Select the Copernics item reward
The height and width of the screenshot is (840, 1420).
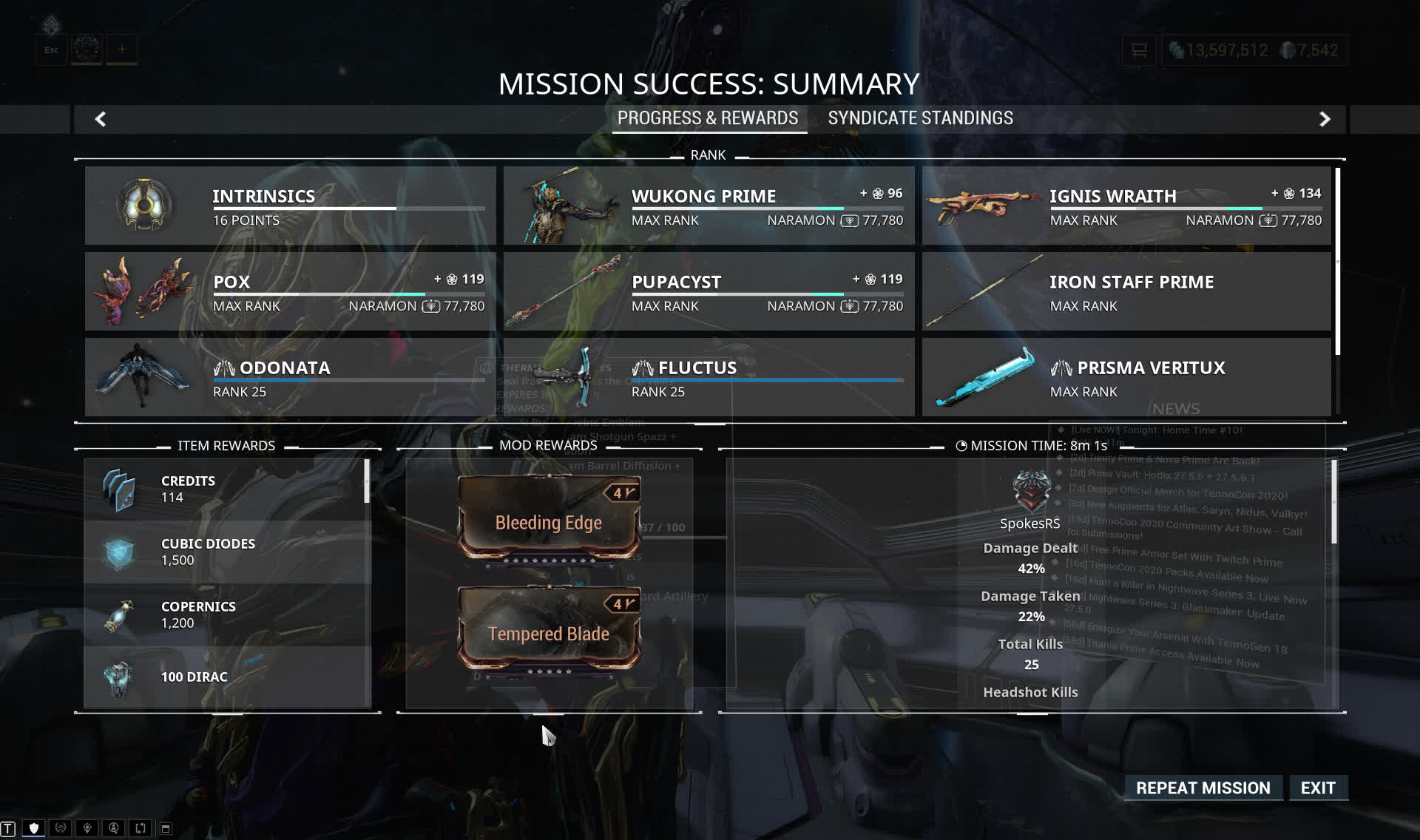[227, 614]
